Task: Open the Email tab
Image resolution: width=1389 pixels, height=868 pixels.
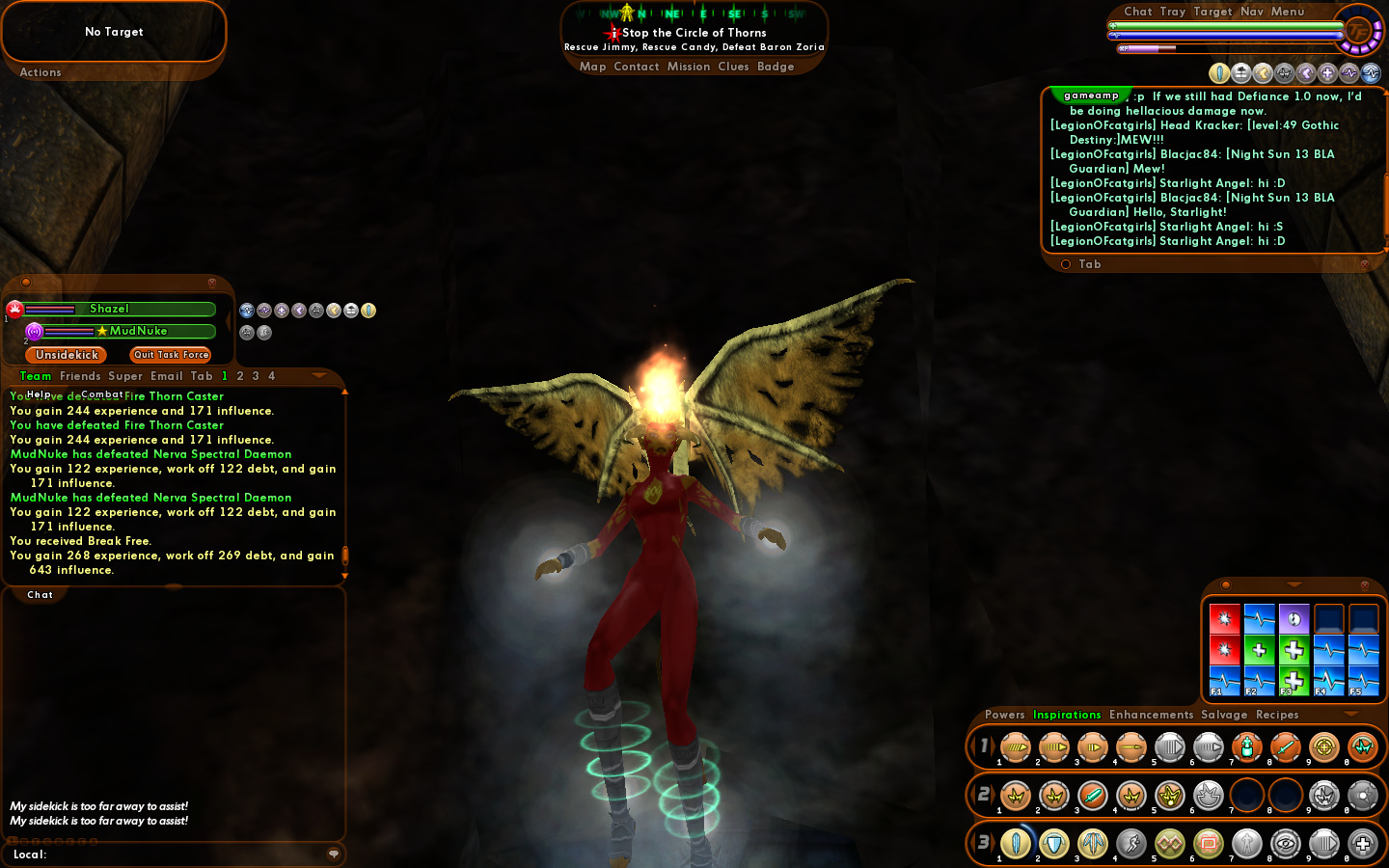Action: (166, 376)
